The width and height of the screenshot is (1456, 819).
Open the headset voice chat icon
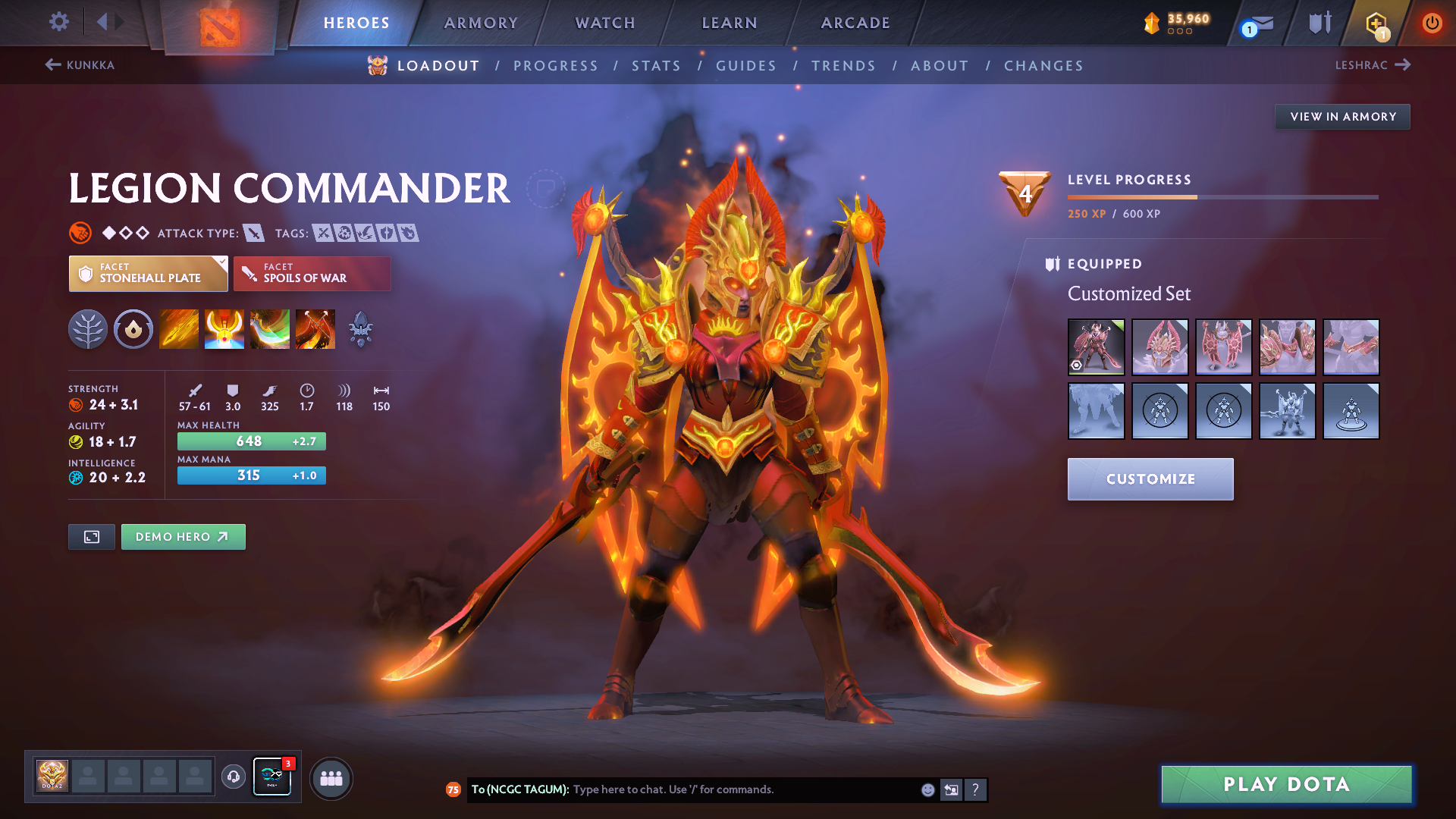pos(233,777)
